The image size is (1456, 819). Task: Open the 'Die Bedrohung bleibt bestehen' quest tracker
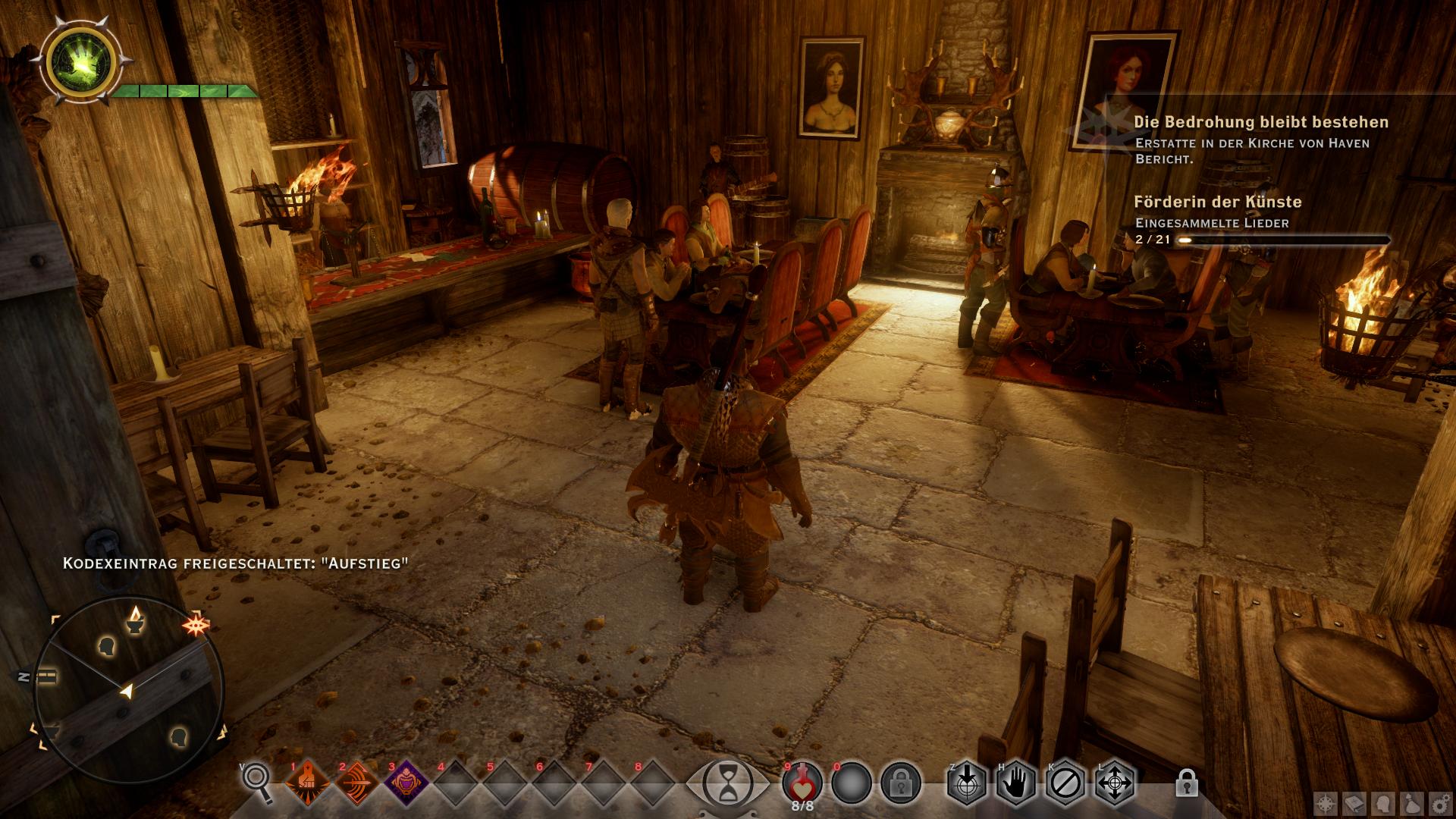tap(1261, 122)
